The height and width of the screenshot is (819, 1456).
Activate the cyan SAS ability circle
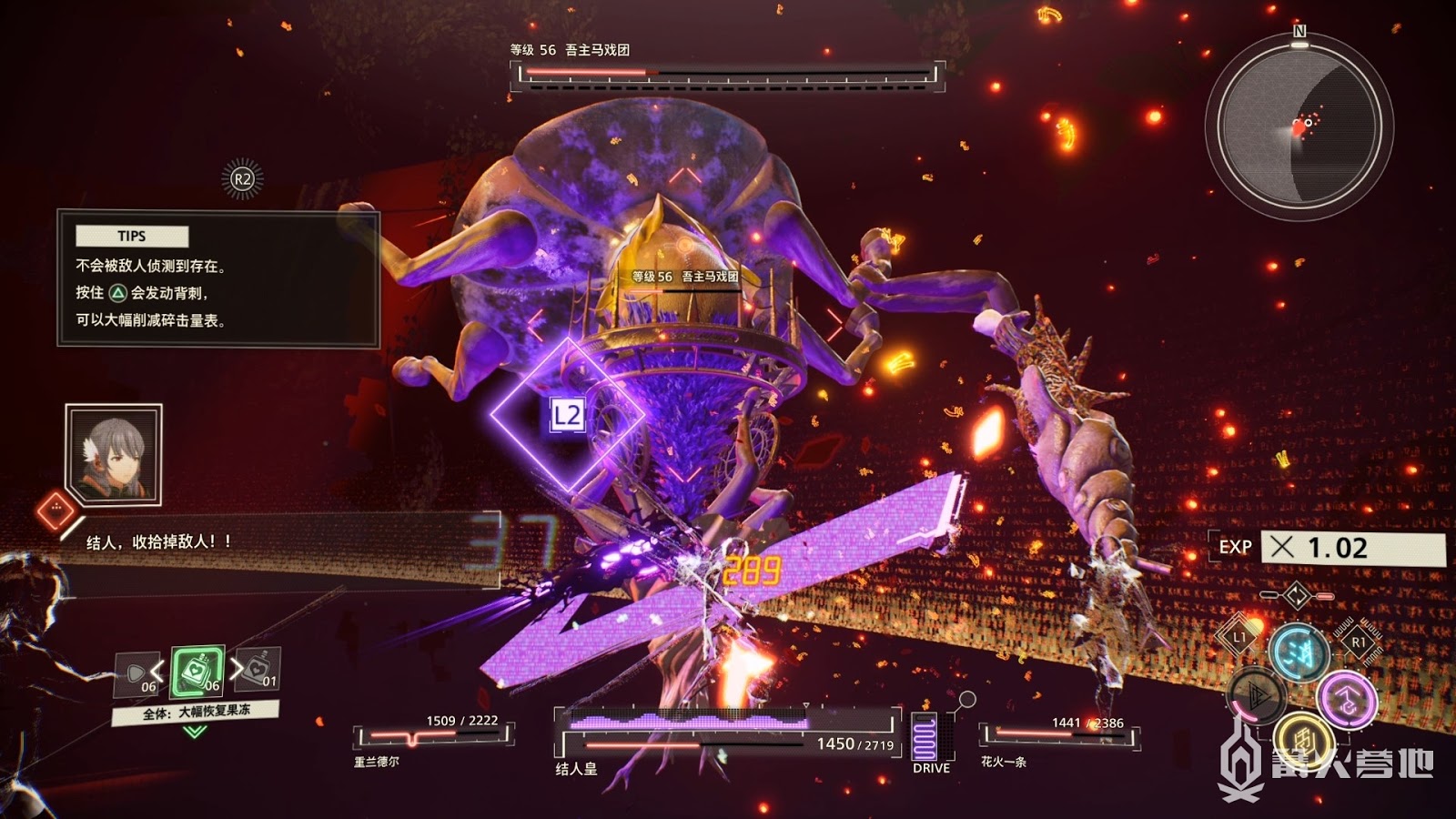coord(1298,652)
